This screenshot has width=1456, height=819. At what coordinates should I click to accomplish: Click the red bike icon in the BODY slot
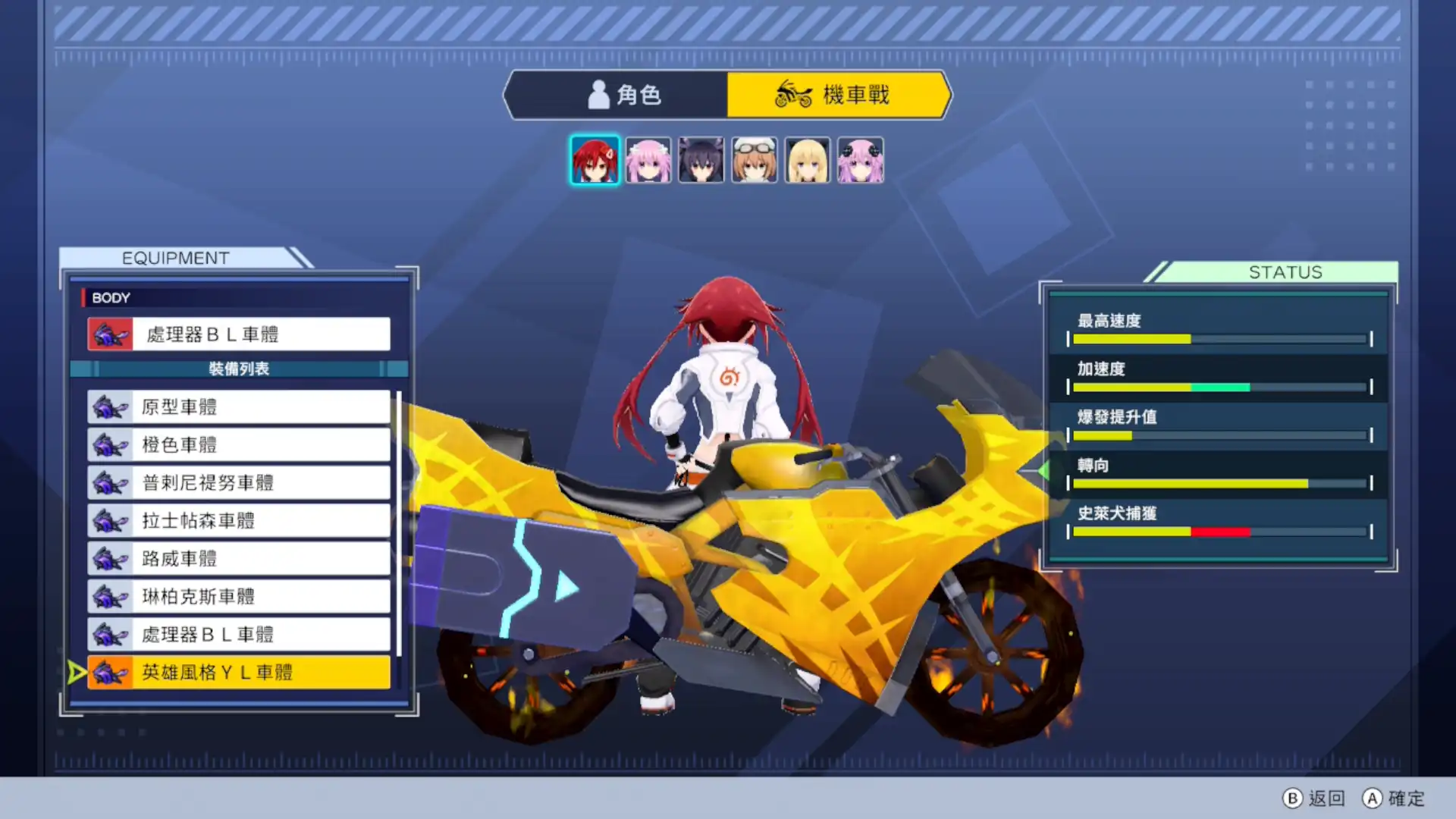111,334
